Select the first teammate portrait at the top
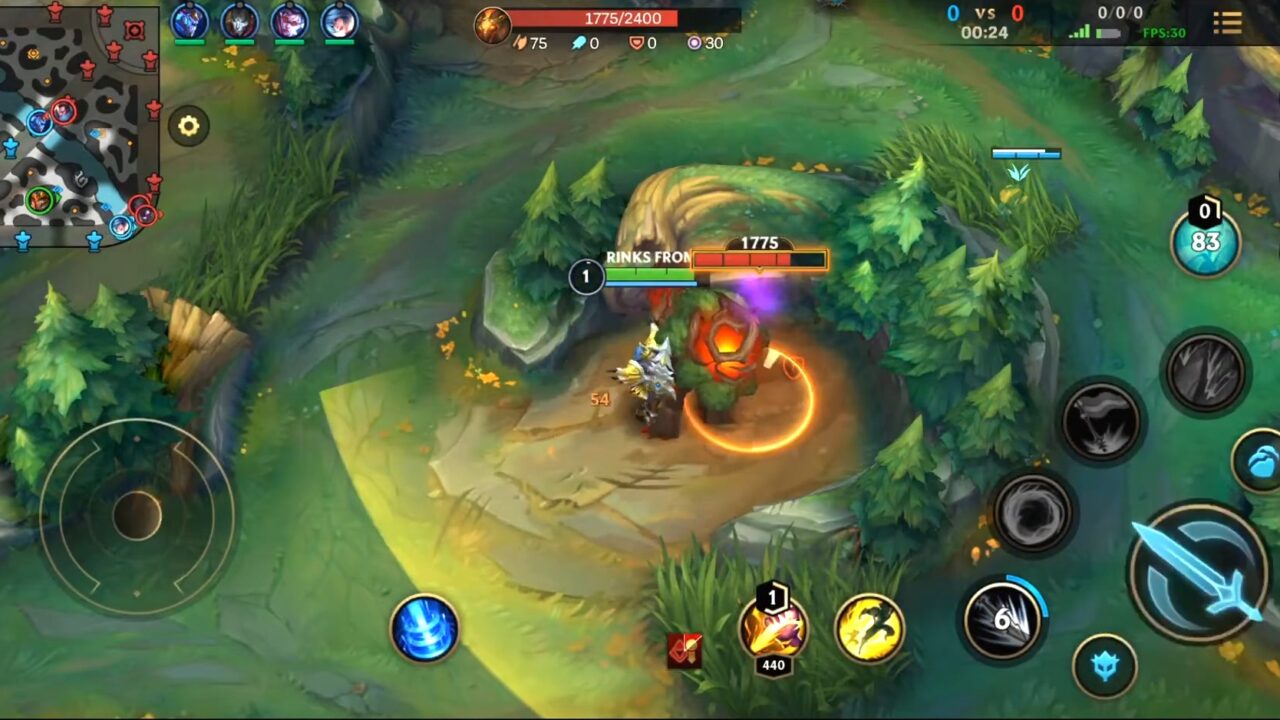The width and height of the screenshot is (1280, 720). pos(188,22)
